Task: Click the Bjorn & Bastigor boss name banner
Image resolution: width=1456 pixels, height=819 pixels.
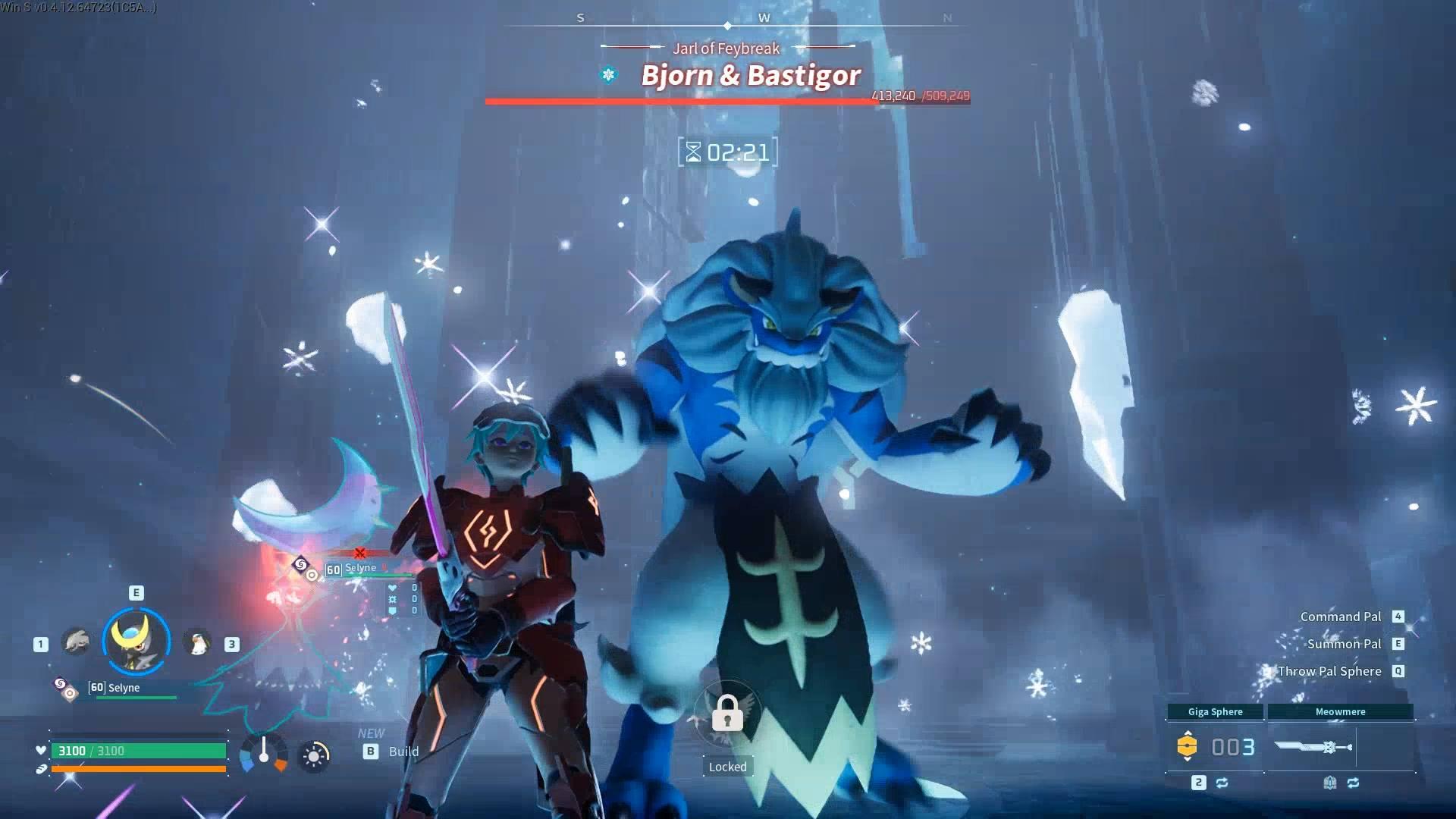Action: coord(750,75)
